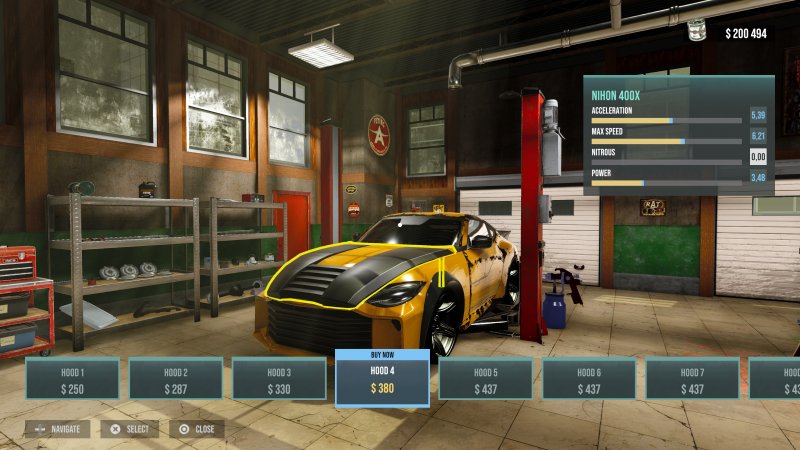Select the Hood 5 tile
The image size is (800, 450).
pyautogui.click(x=486, y=379)
